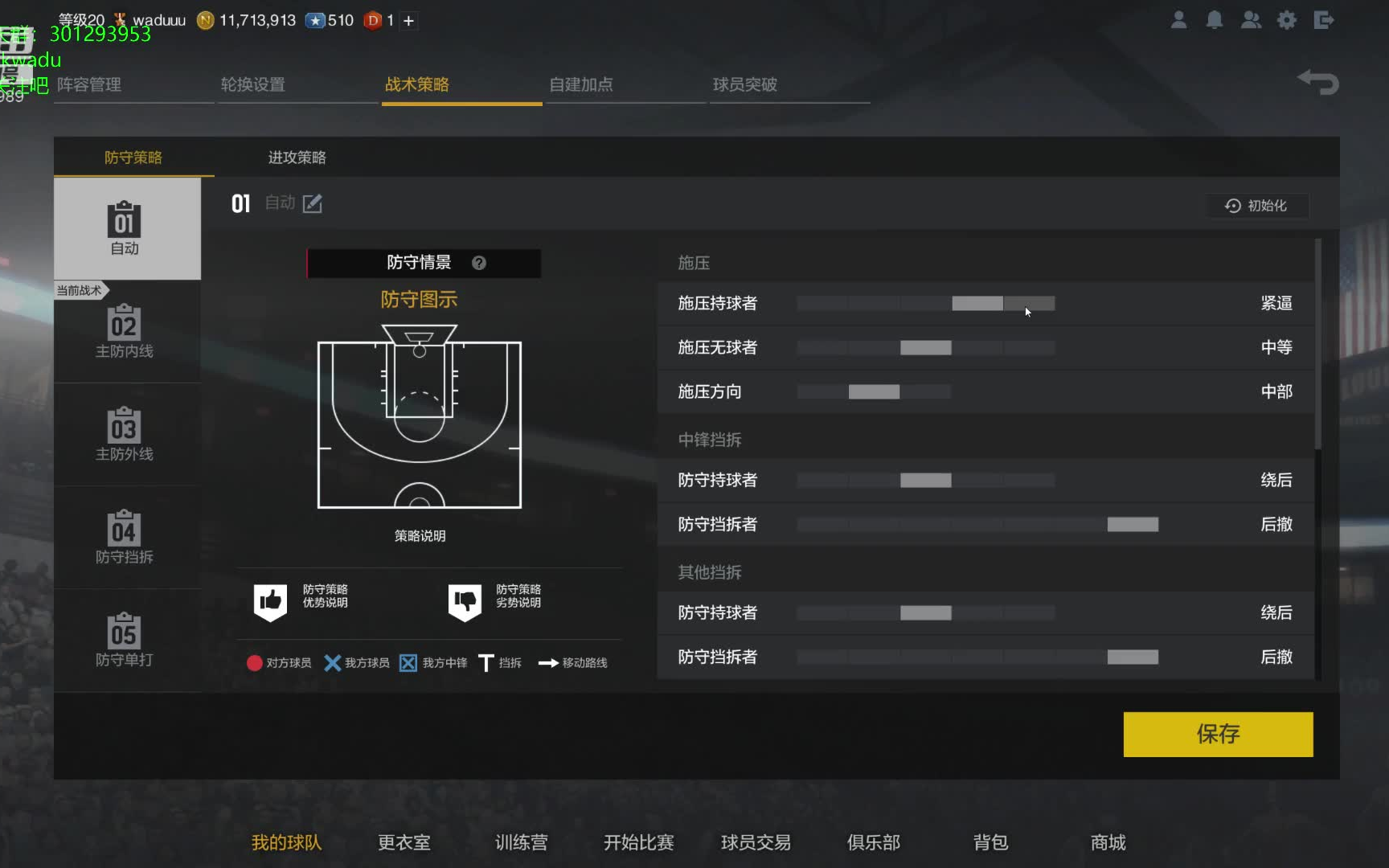Click the pencil icon to rename strategy 01
The image size is (1389, 868).
[x=313, y=203]
